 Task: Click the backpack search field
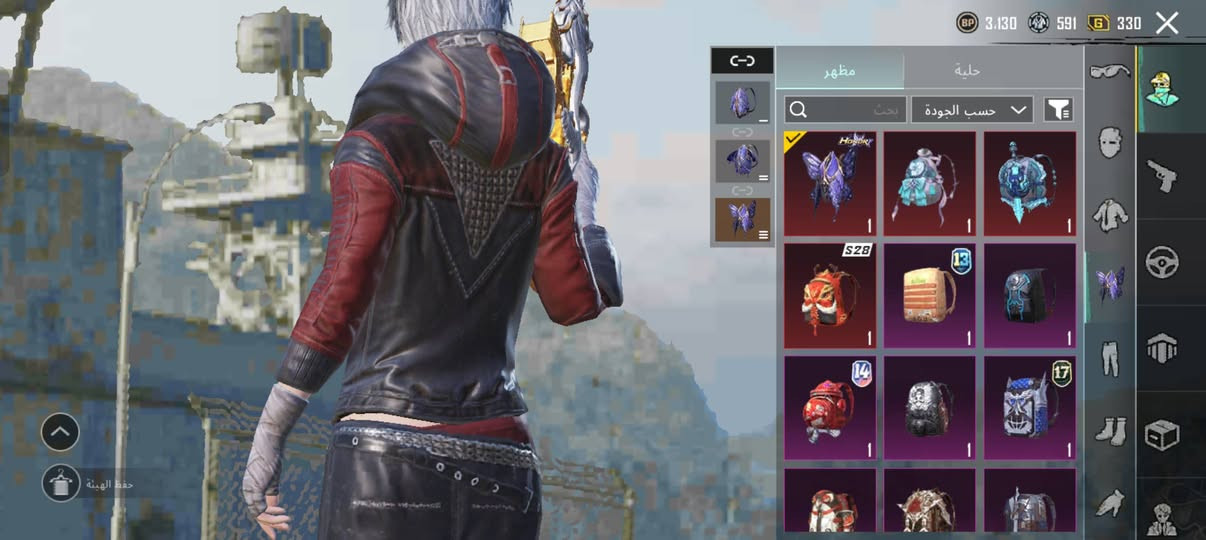(845, 109)
